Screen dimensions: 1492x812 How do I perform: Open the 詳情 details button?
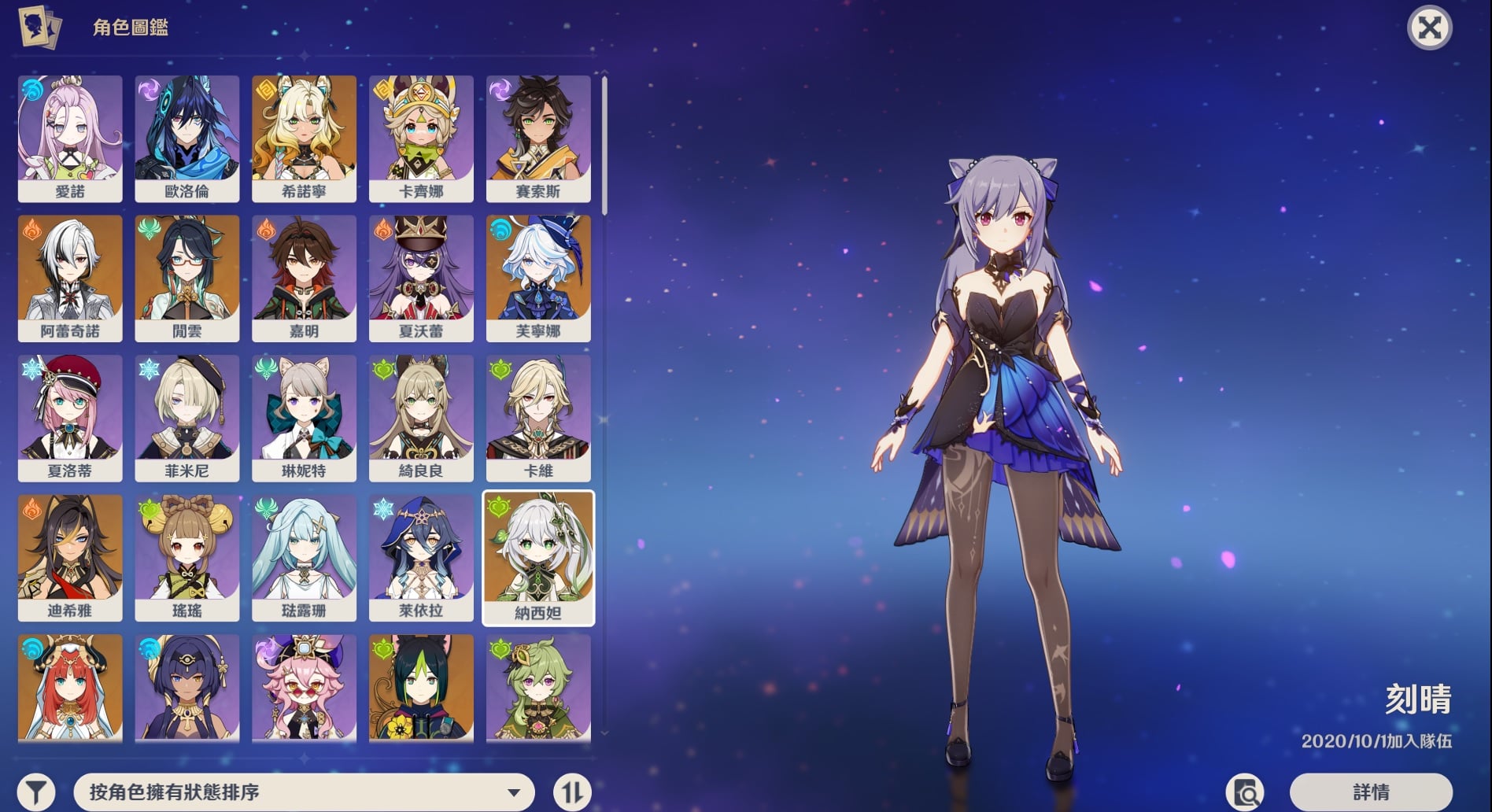point(1370,792)
